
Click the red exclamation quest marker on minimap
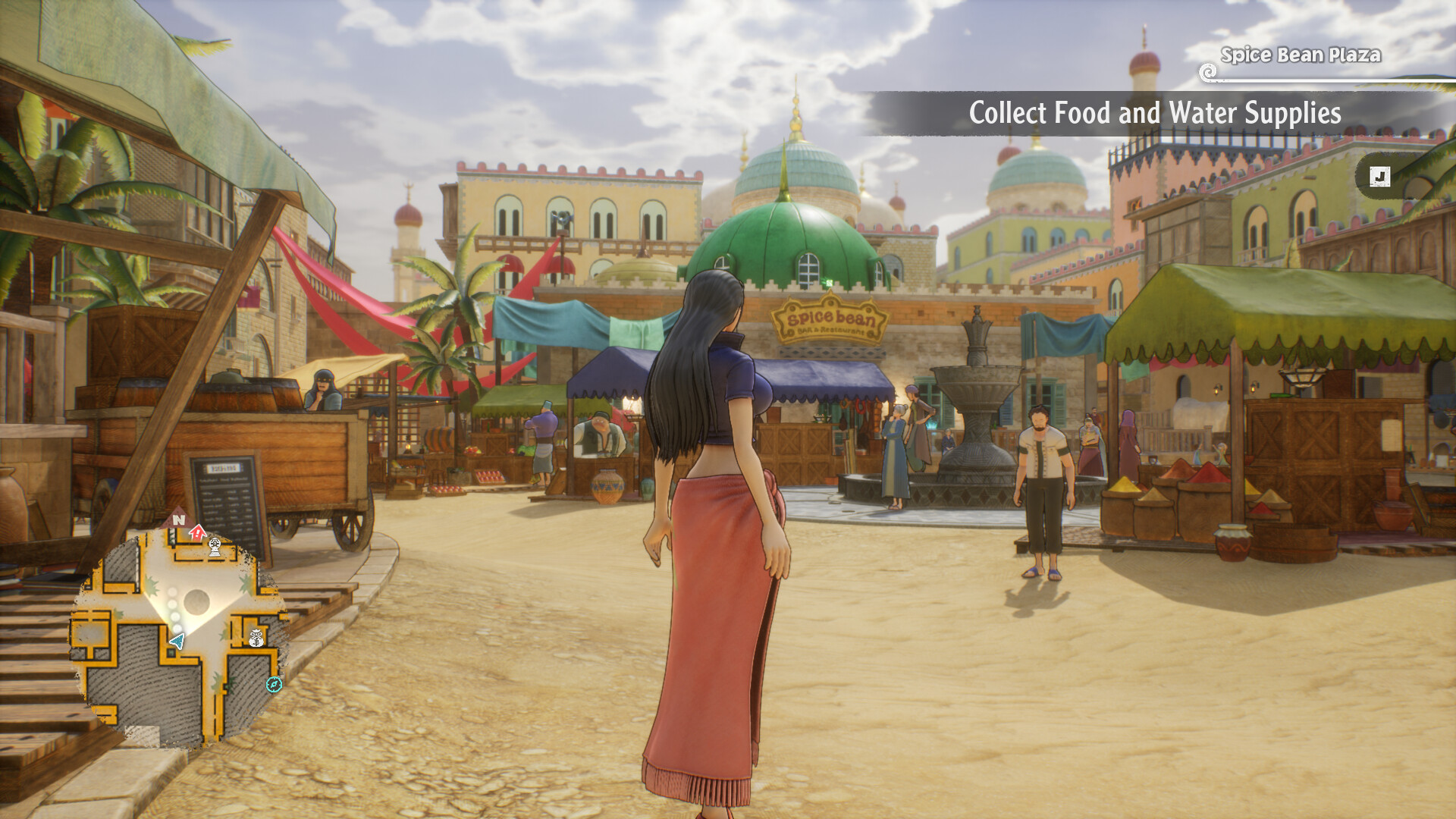[x=197, y=532]
